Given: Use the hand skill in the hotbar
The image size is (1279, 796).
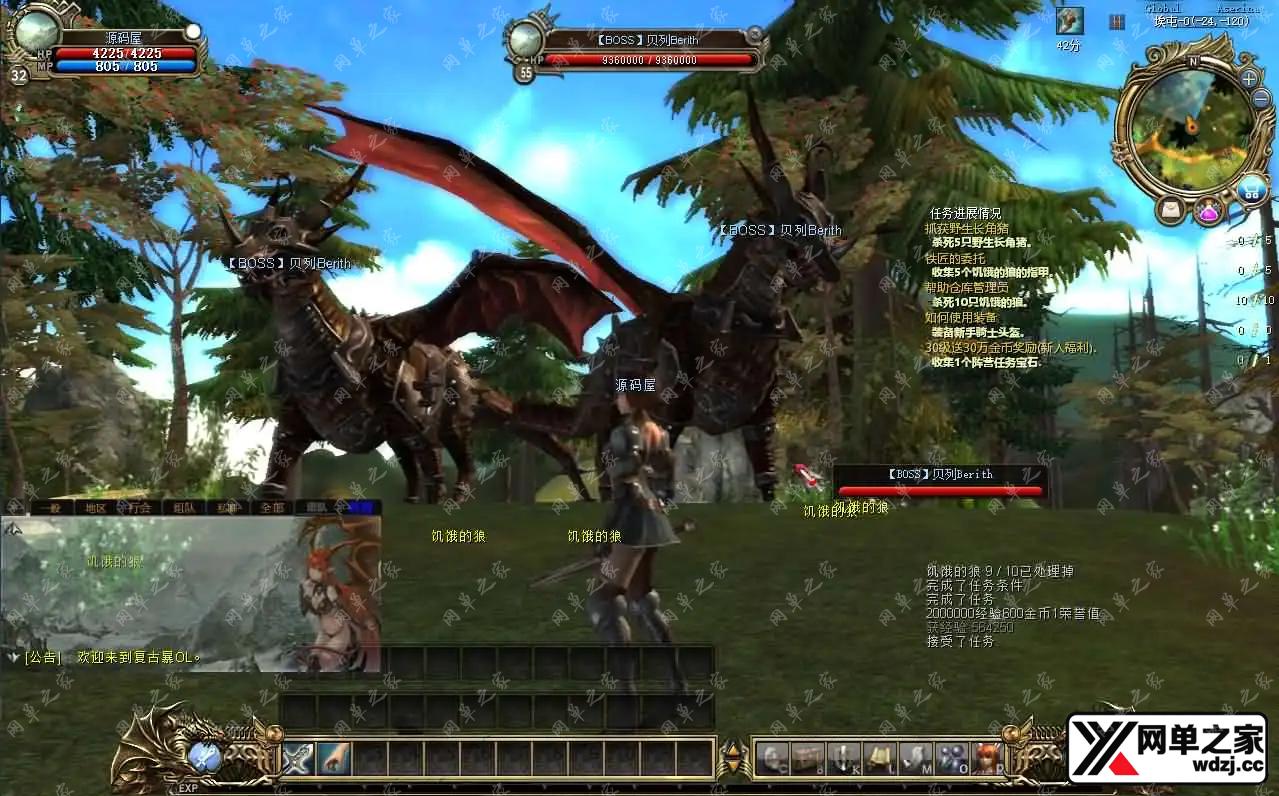Looking at the screenshot, I should (x=334, y=759).
